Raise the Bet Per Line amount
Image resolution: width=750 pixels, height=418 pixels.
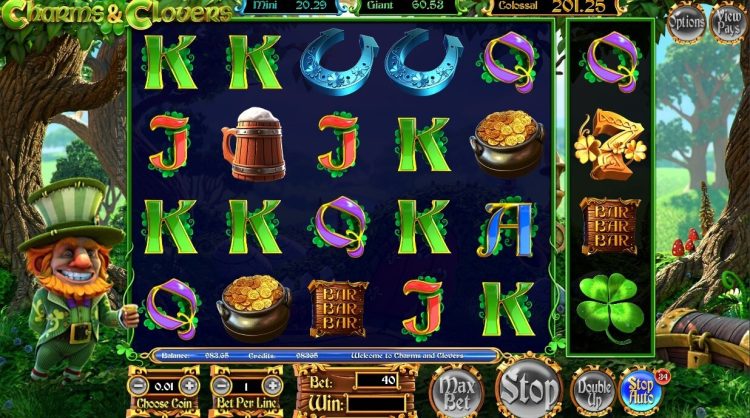[x=272, y=386]
